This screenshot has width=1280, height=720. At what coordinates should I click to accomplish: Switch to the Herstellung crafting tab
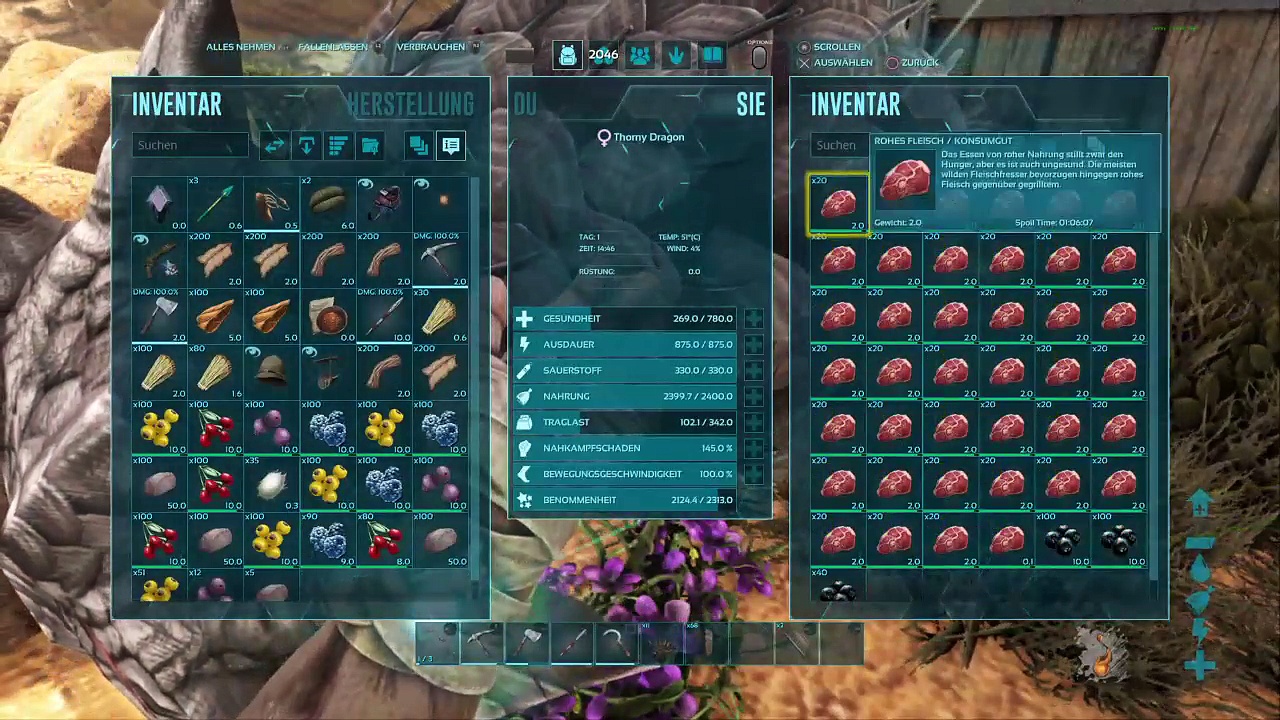click(x=410, y=105)
